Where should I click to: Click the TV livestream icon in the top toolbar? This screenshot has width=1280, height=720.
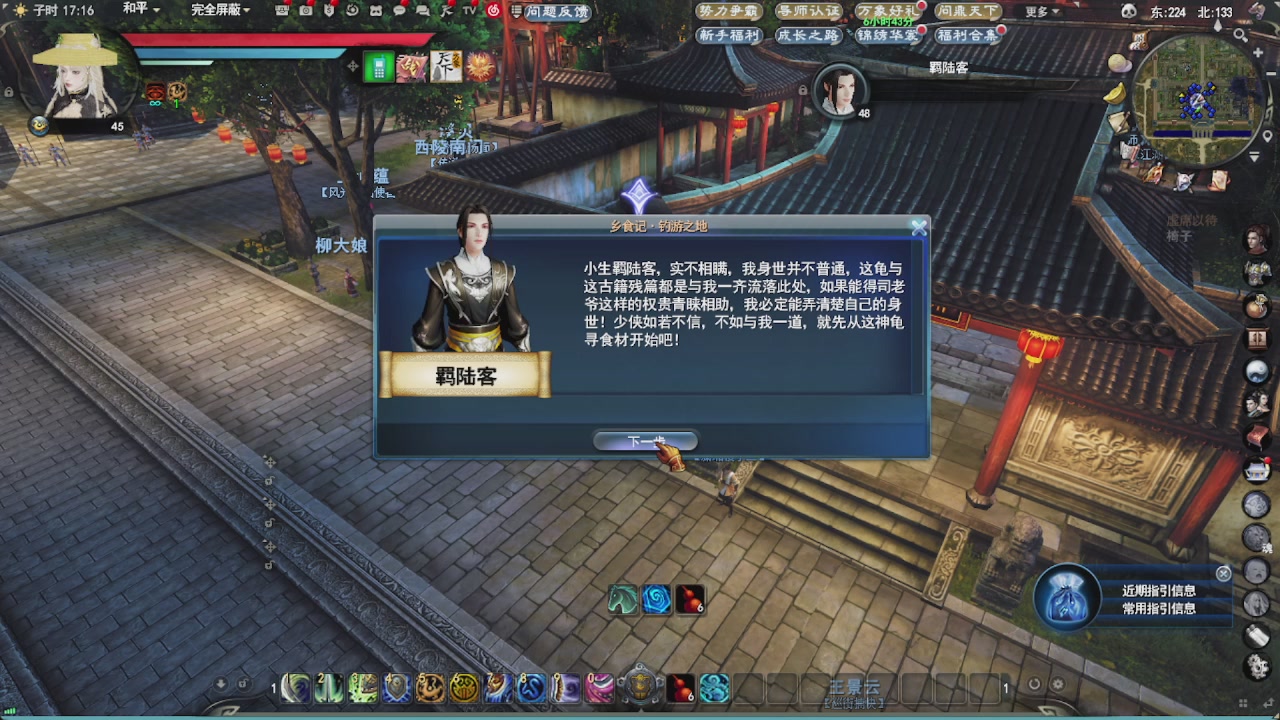tap(469, 11)
